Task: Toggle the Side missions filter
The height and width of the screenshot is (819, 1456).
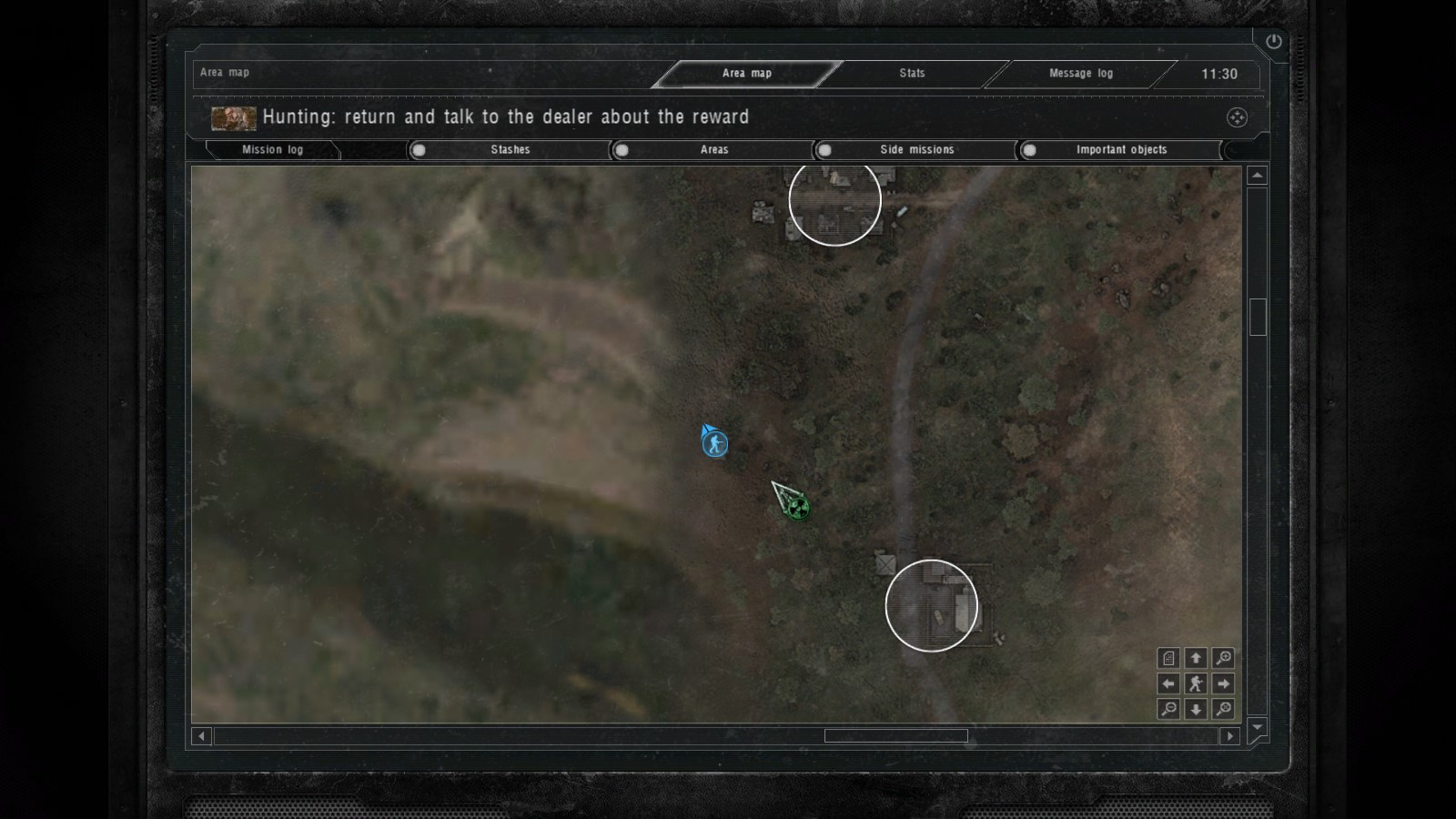Action: pyautogui.click(x=824, y=150)
